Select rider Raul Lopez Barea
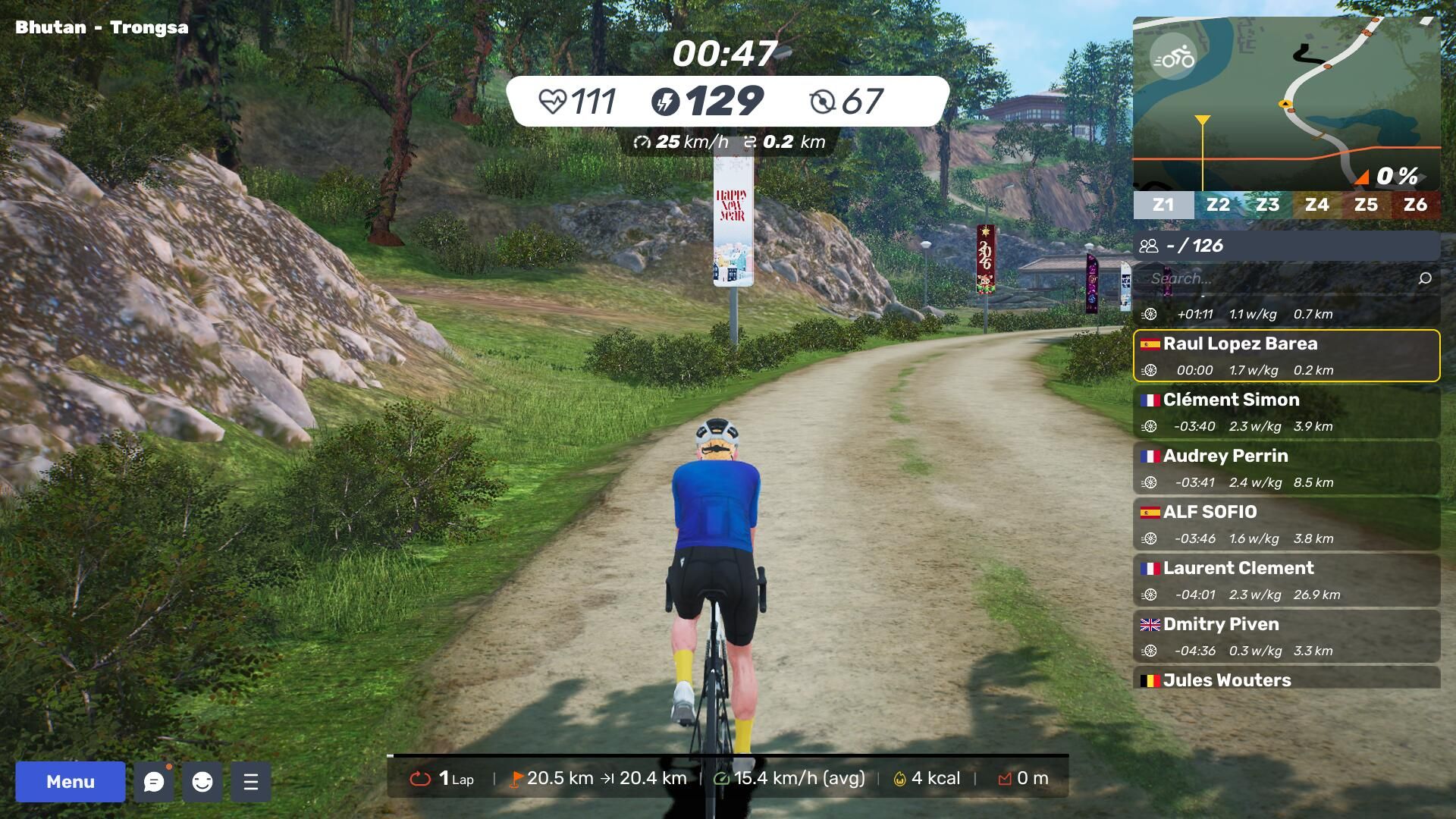The image size is (1456, 819). 1286,355
